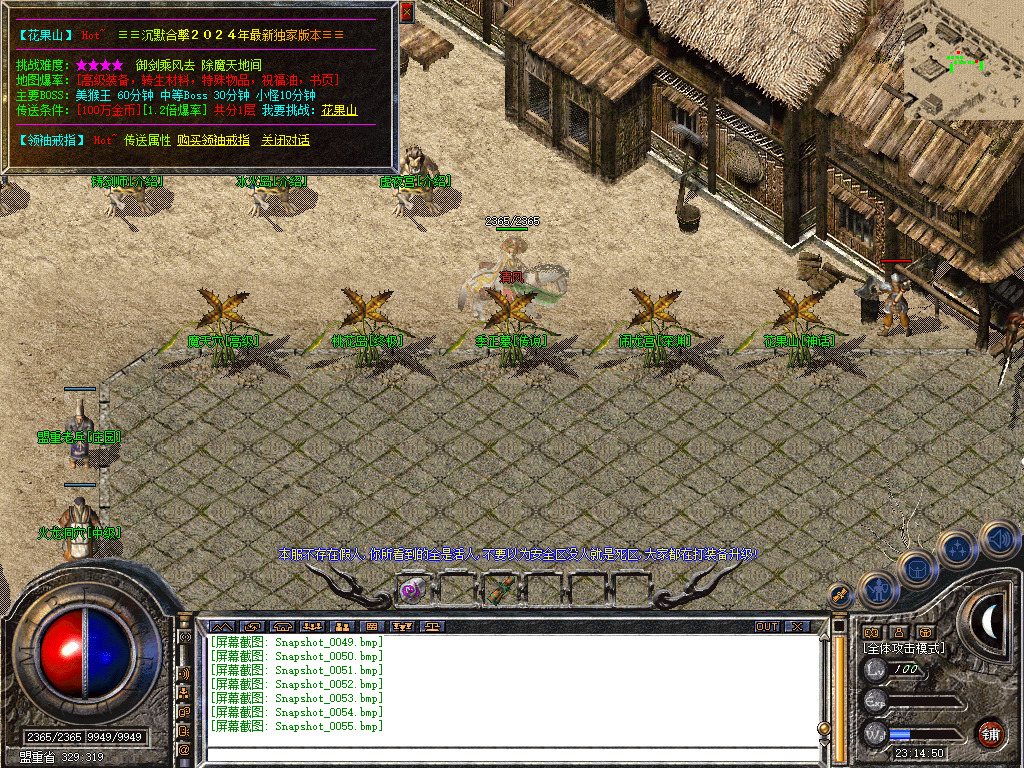Click the telephone icon on the chat toolbar
The height and width of the screenshot is (768, 1024).
click(281, 627)
